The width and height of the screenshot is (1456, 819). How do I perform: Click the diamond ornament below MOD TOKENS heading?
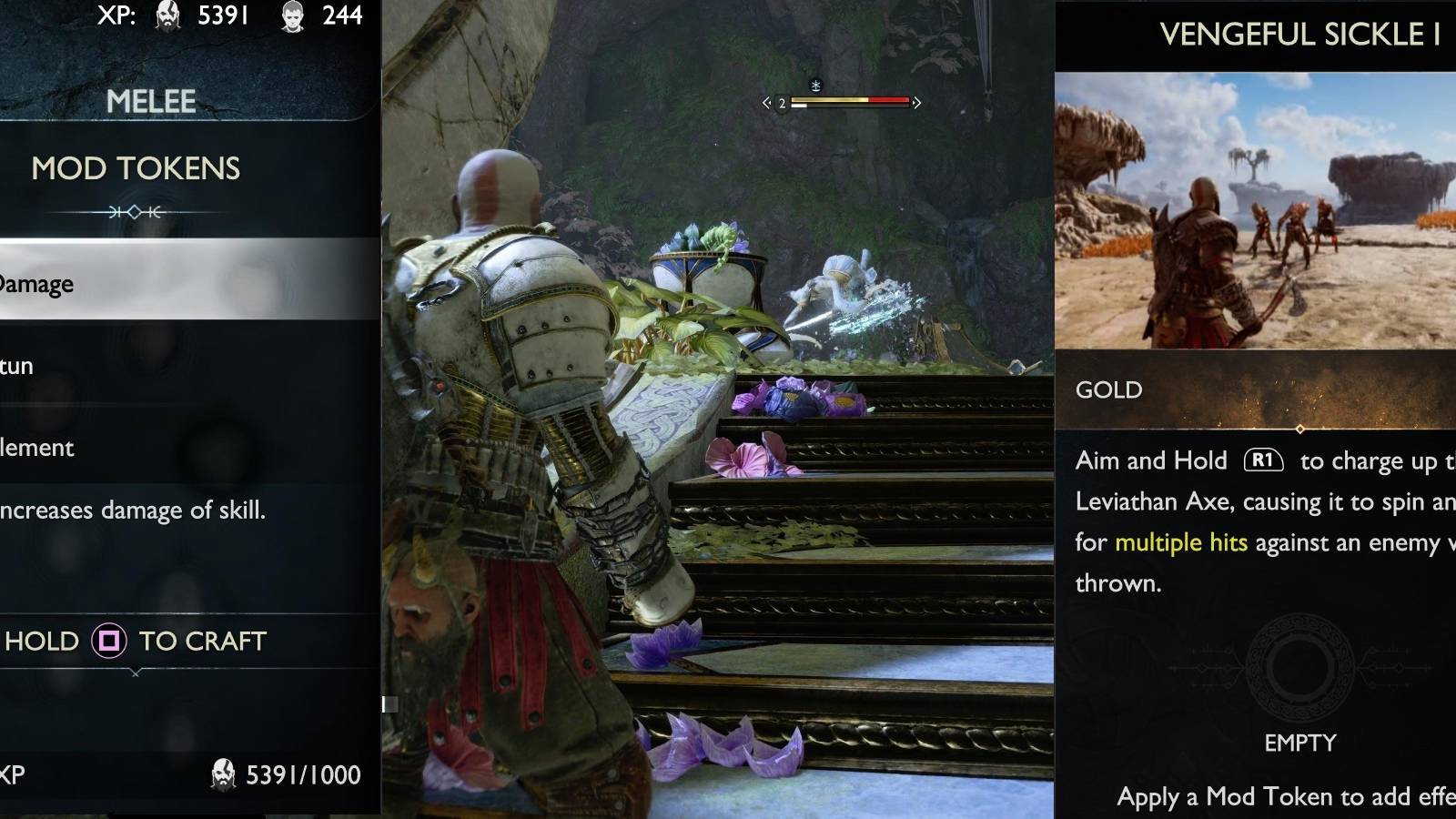[135, 210]
